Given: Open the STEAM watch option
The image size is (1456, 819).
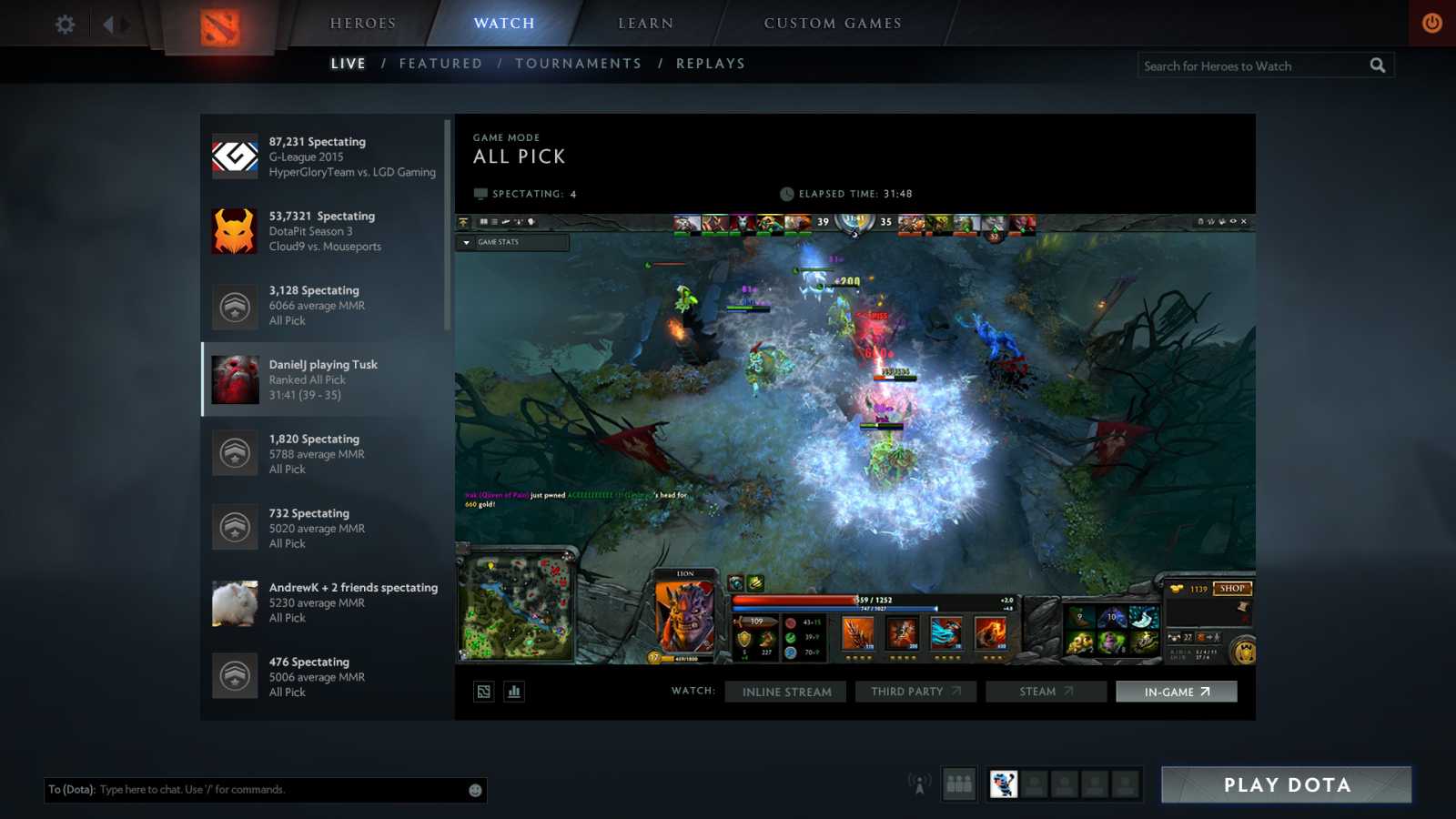Looking at the screenshot, I should pyautogui.click(x=1045, y=692).
